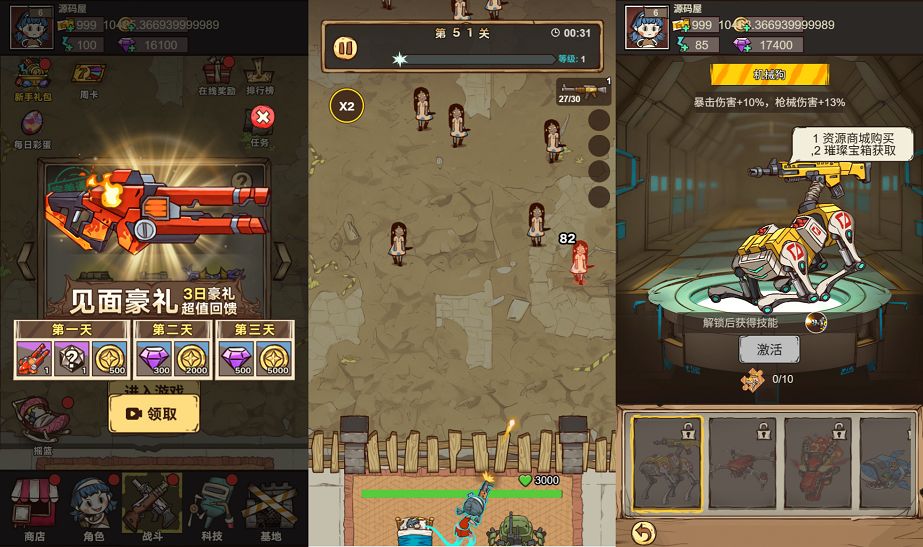This screenshot has height=547, width=923.
Task: Open the 周卡 weekly card
Action: click(x=90, y=78)
